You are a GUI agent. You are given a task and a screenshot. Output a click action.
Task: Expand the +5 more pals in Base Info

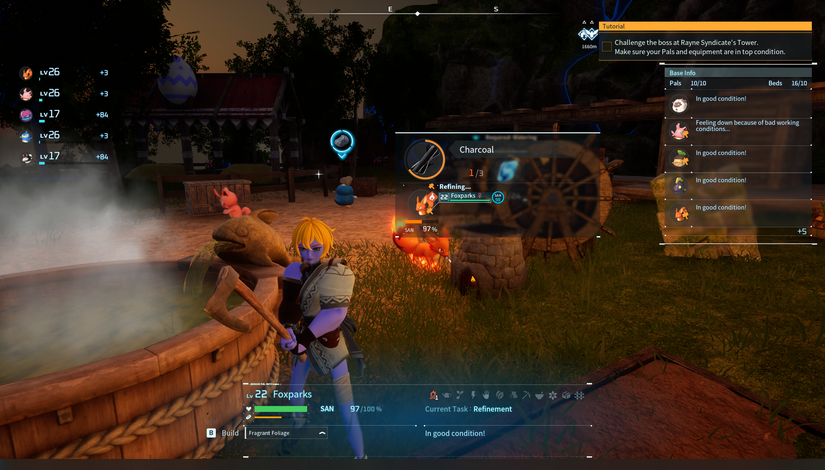tap(801, 231)
